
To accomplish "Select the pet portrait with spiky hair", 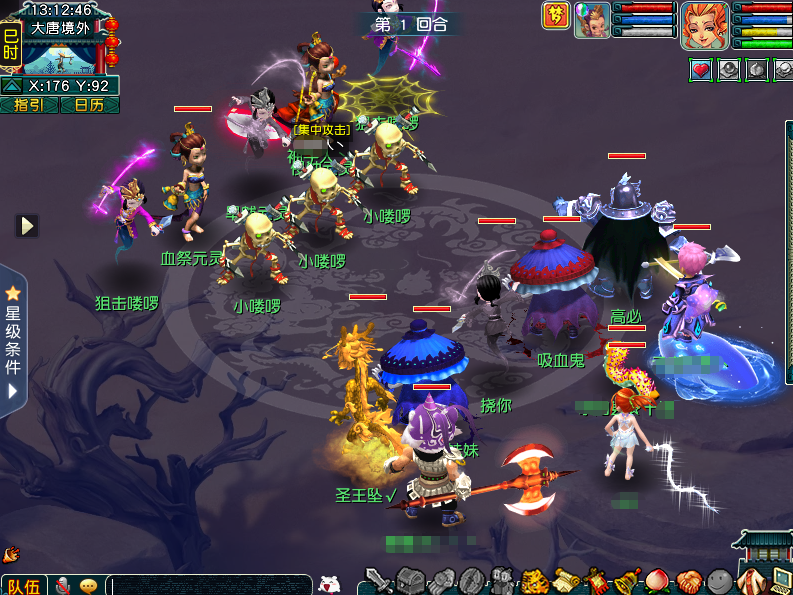I will (592, 20).
